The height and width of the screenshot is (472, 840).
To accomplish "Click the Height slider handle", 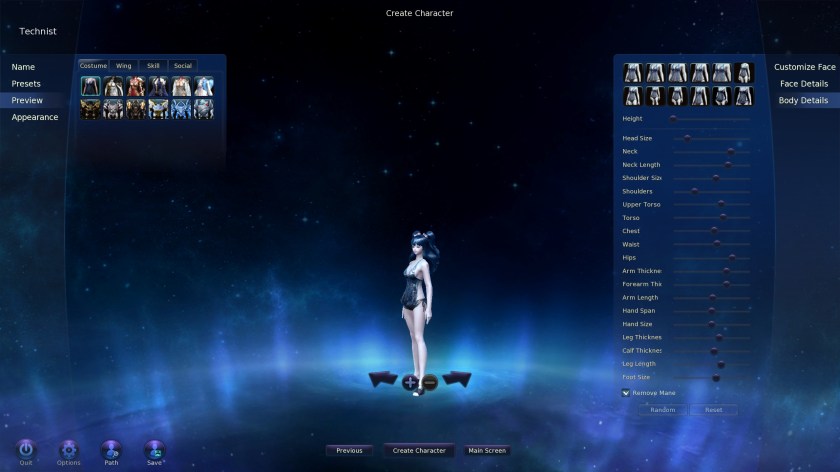I will click(x=673, y=118).
